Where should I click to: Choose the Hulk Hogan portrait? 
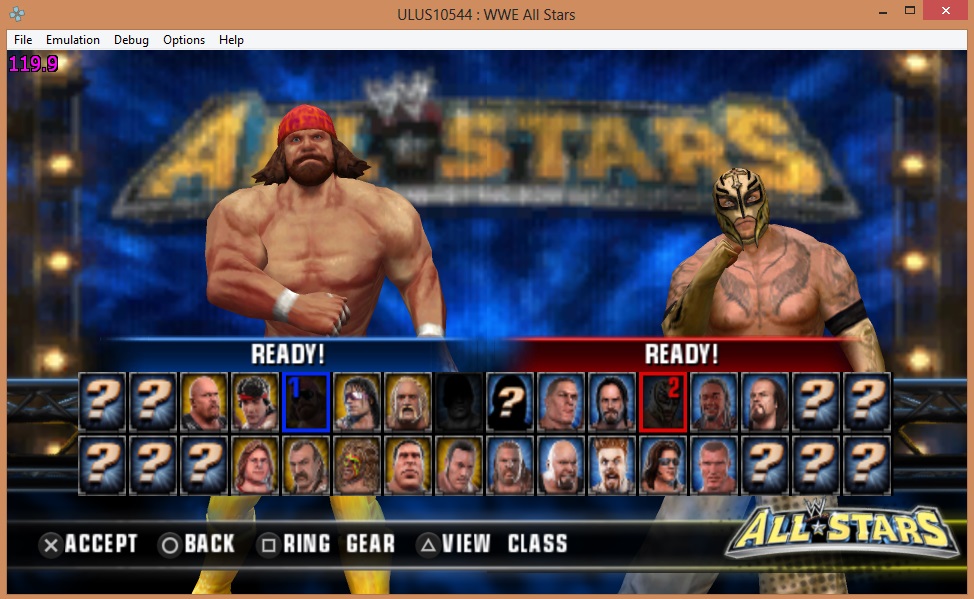point(409,401)
